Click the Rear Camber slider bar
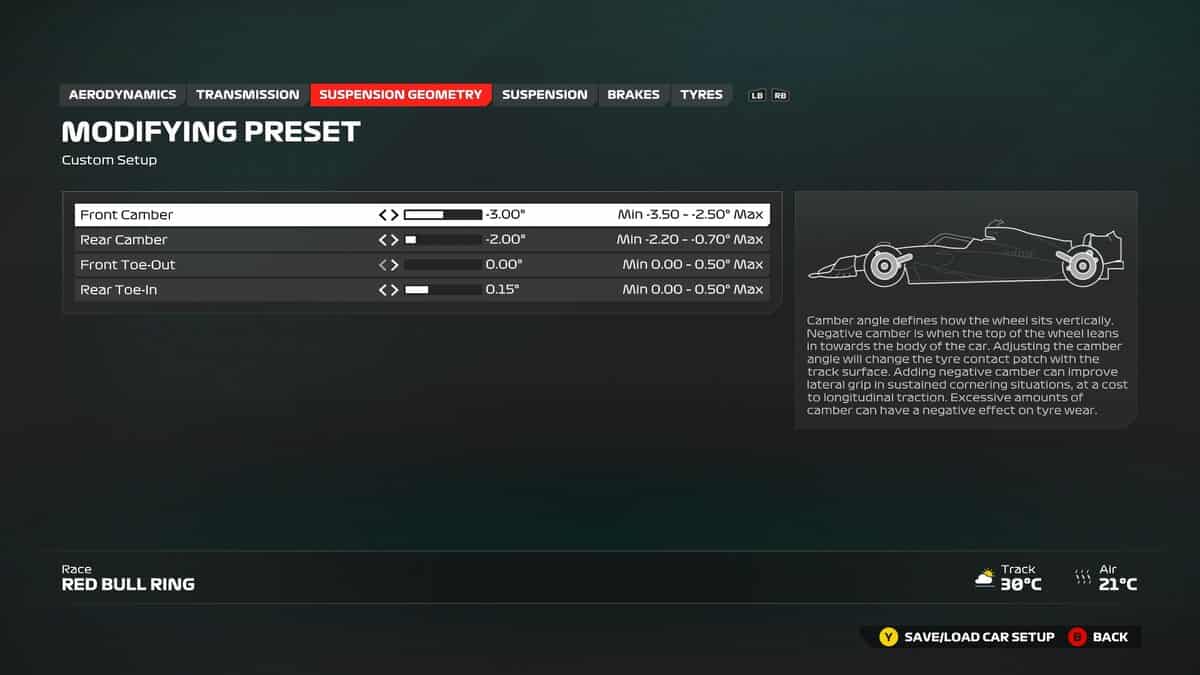Viewport: 1200px width, 675px height. 443,240
